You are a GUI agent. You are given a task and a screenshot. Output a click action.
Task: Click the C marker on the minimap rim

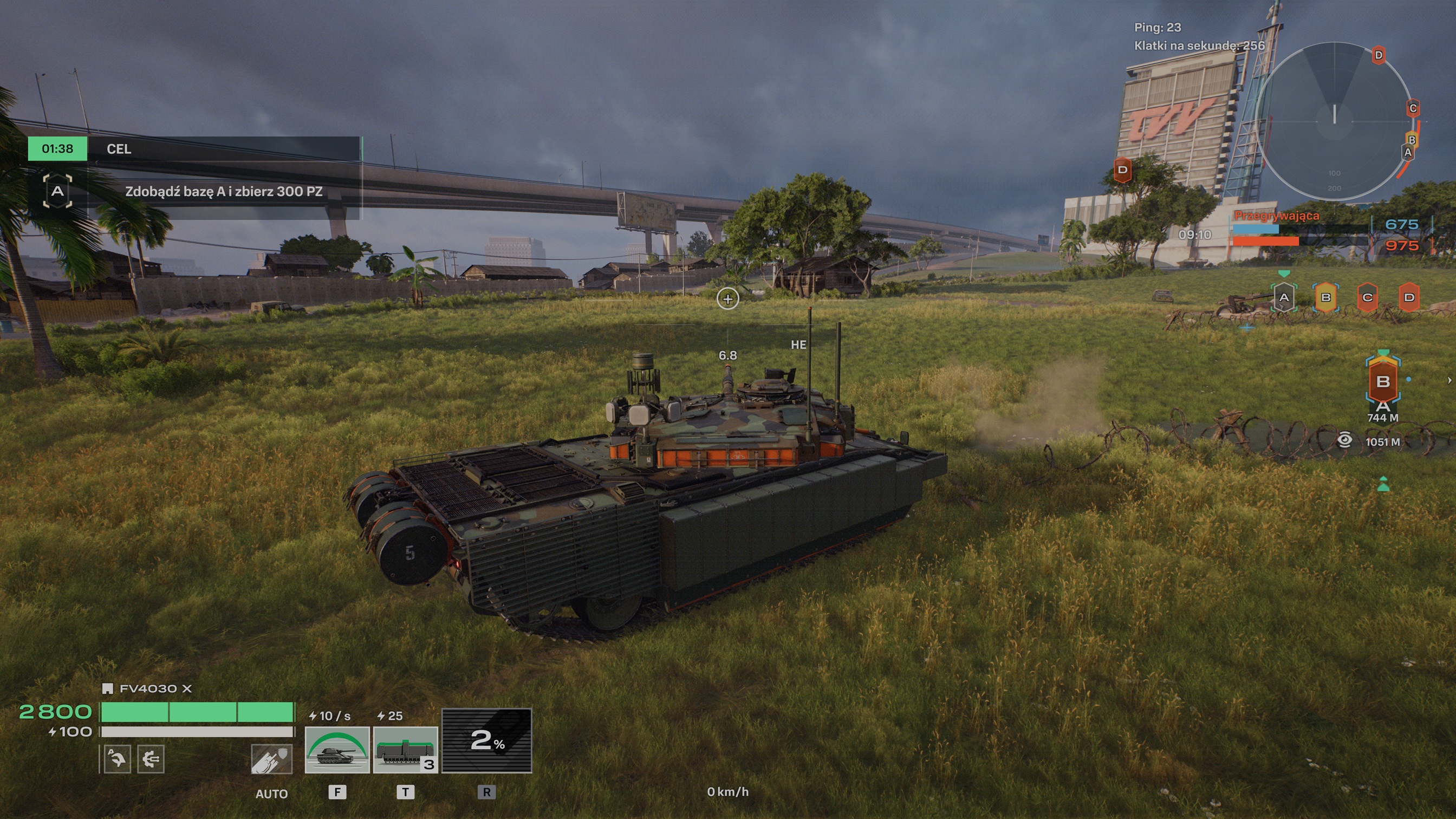(x=1413, y=108)
